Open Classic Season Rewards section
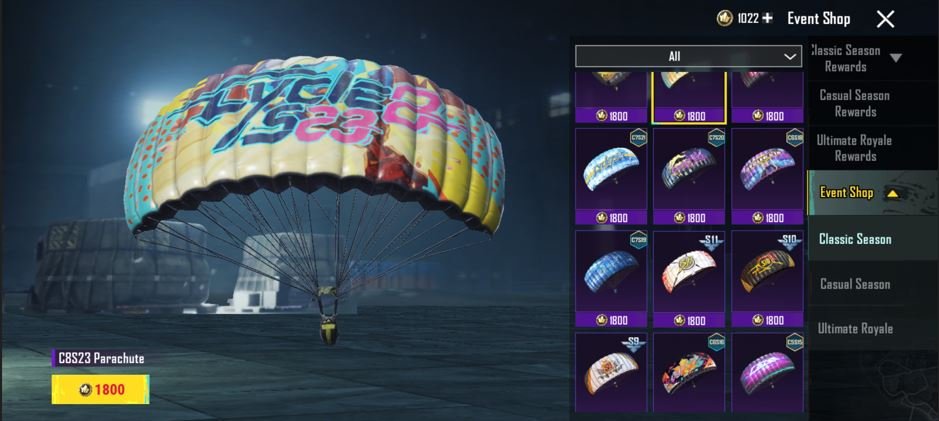The height and width of the screenshot is (421, 939). click(854, 58)
